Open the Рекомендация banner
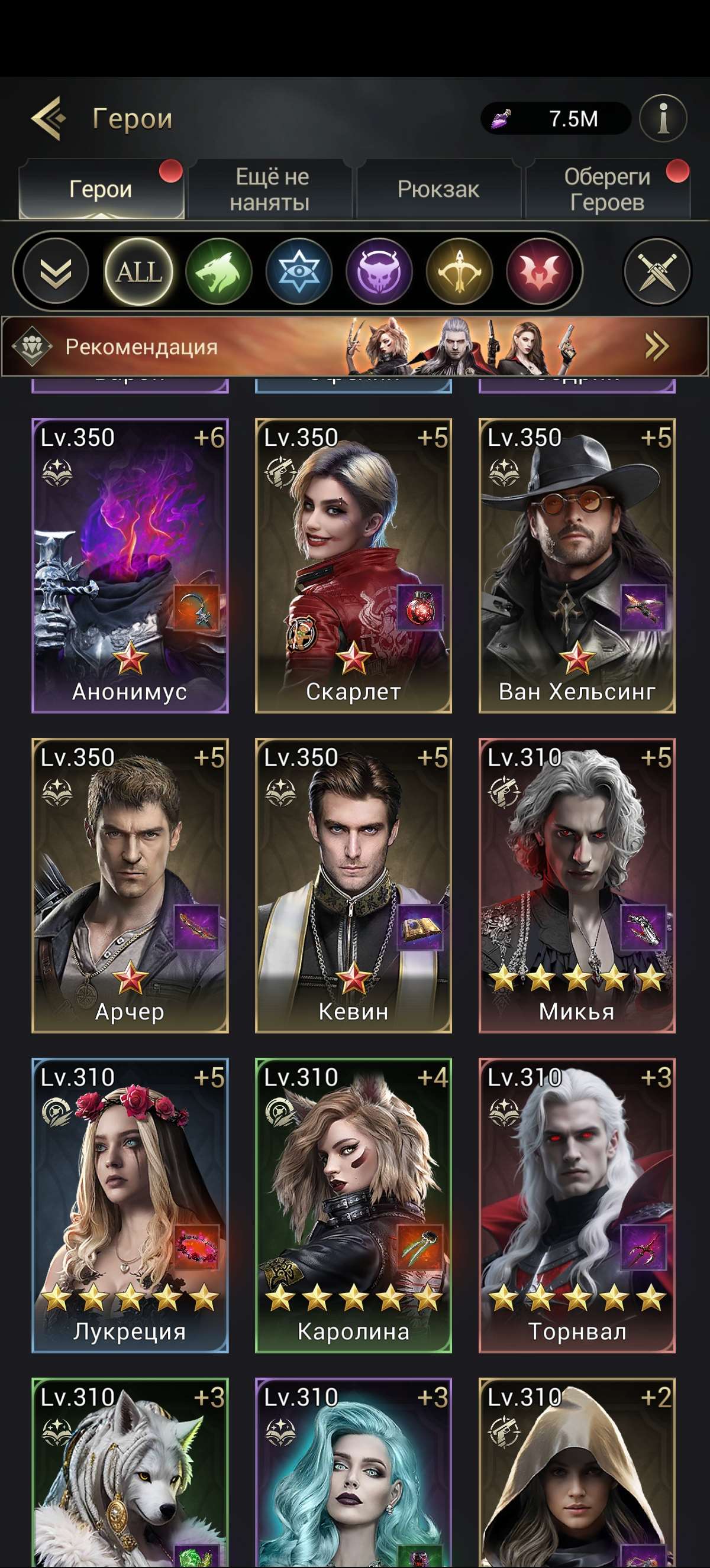Screen dimensions: 710x1568 (354, 346)
